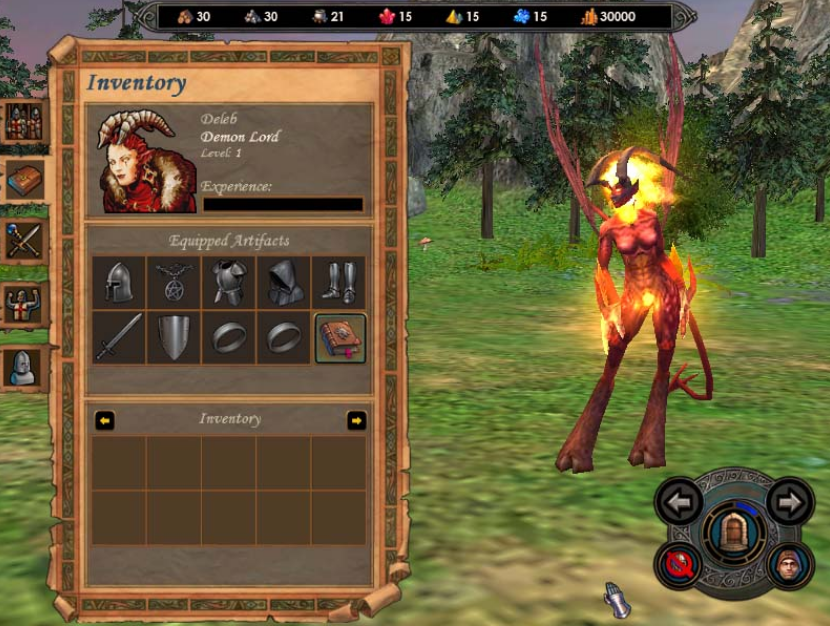830x626 pixels.
Task: Select the sword weapon slot
Action: coord(119,337)
